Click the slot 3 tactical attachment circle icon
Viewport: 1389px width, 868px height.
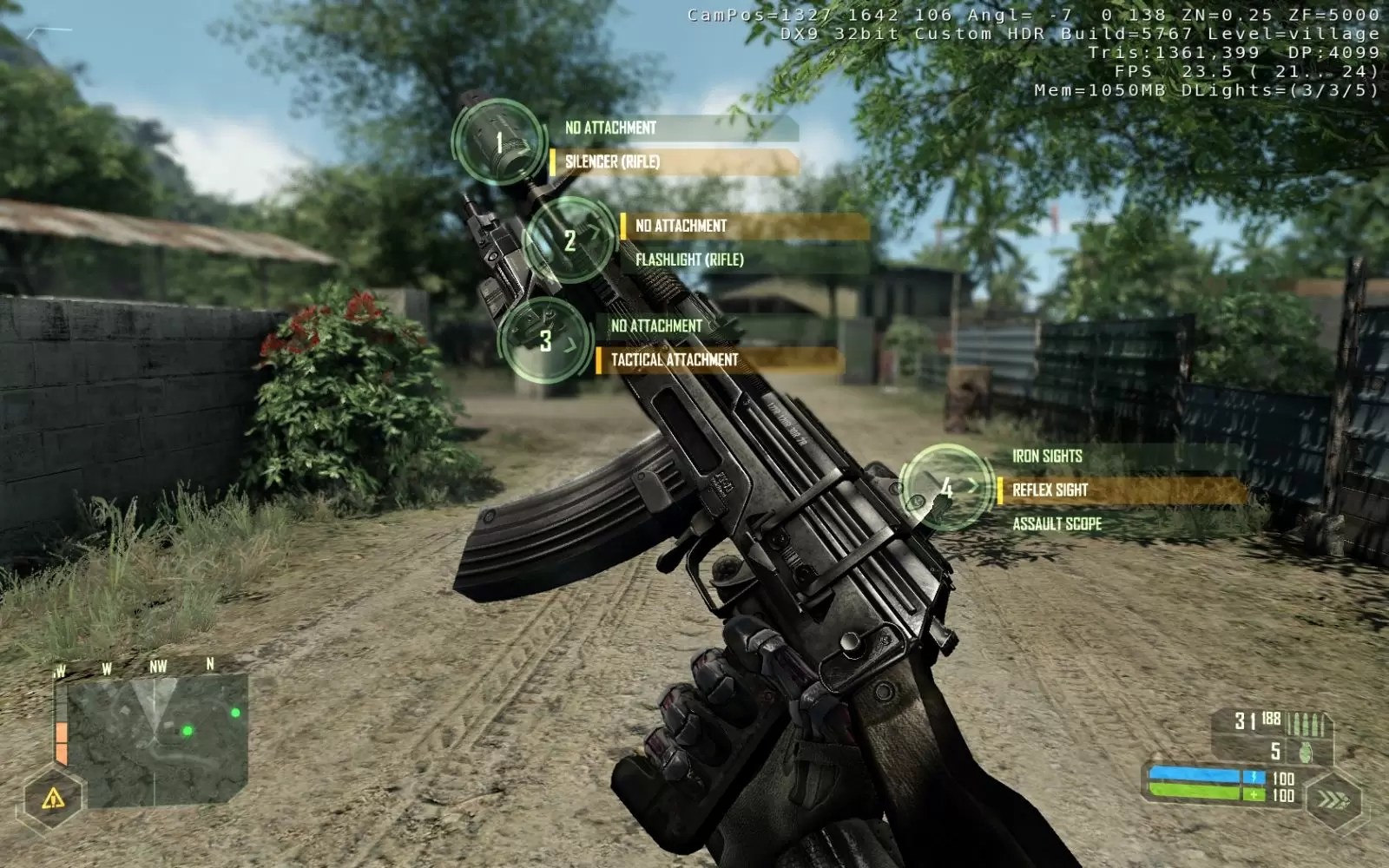coord(545,341)
